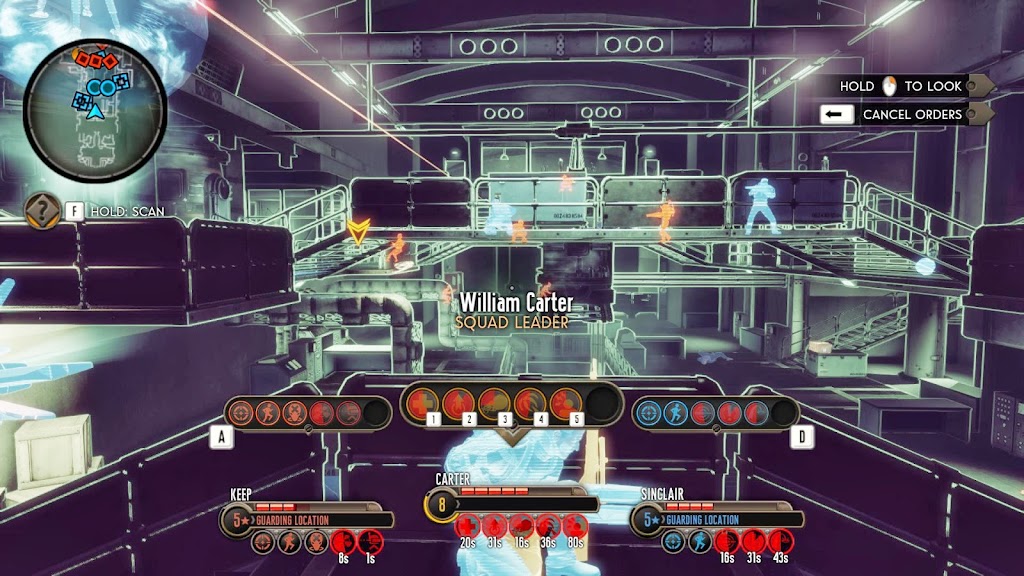Activate the question-mark scan icon

click(42, 211)
